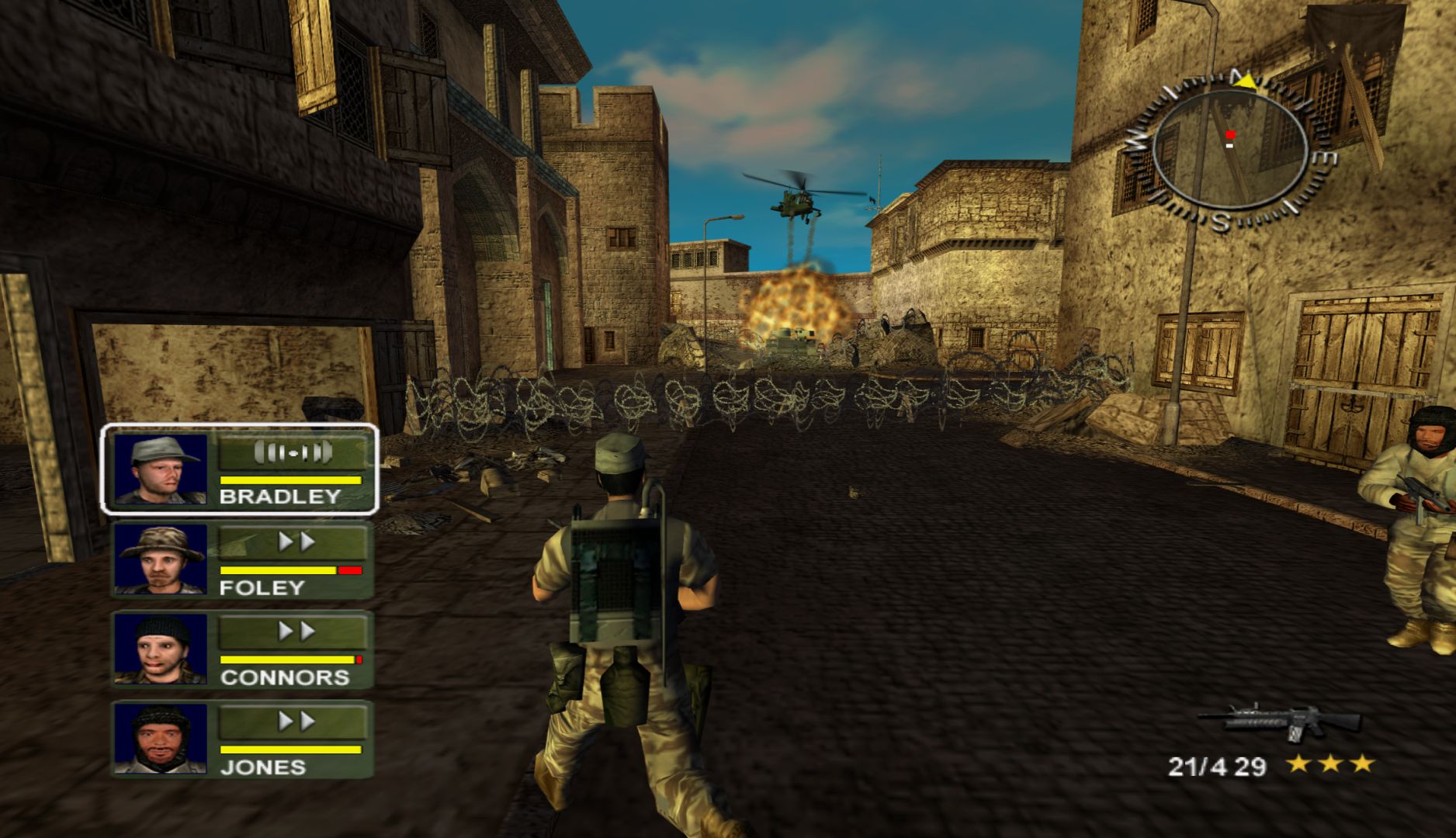
Task: Click Bradley's hold-position order icon
Action: 293,452
